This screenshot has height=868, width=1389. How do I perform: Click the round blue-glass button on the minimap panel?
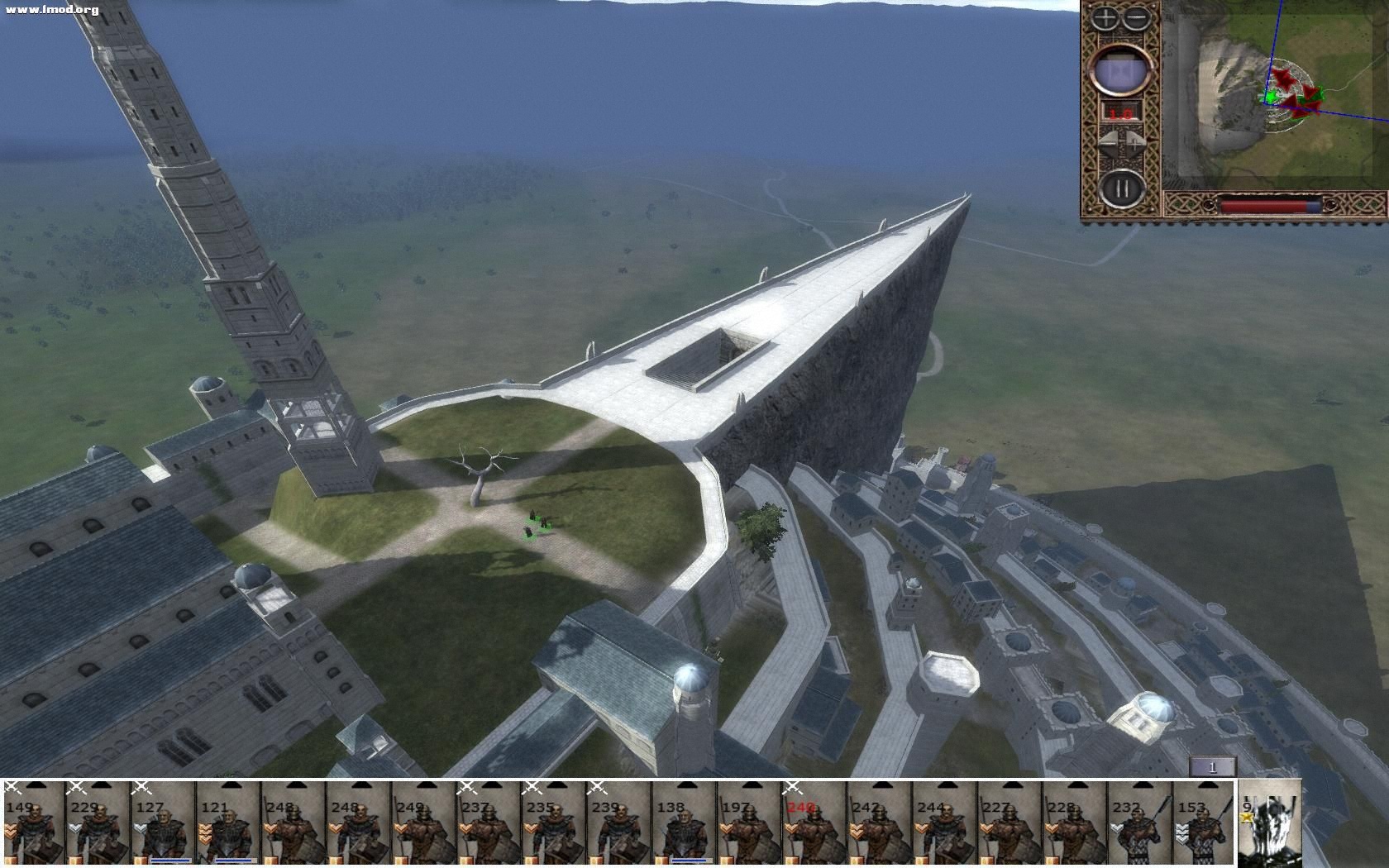(x=1121, y=71)
